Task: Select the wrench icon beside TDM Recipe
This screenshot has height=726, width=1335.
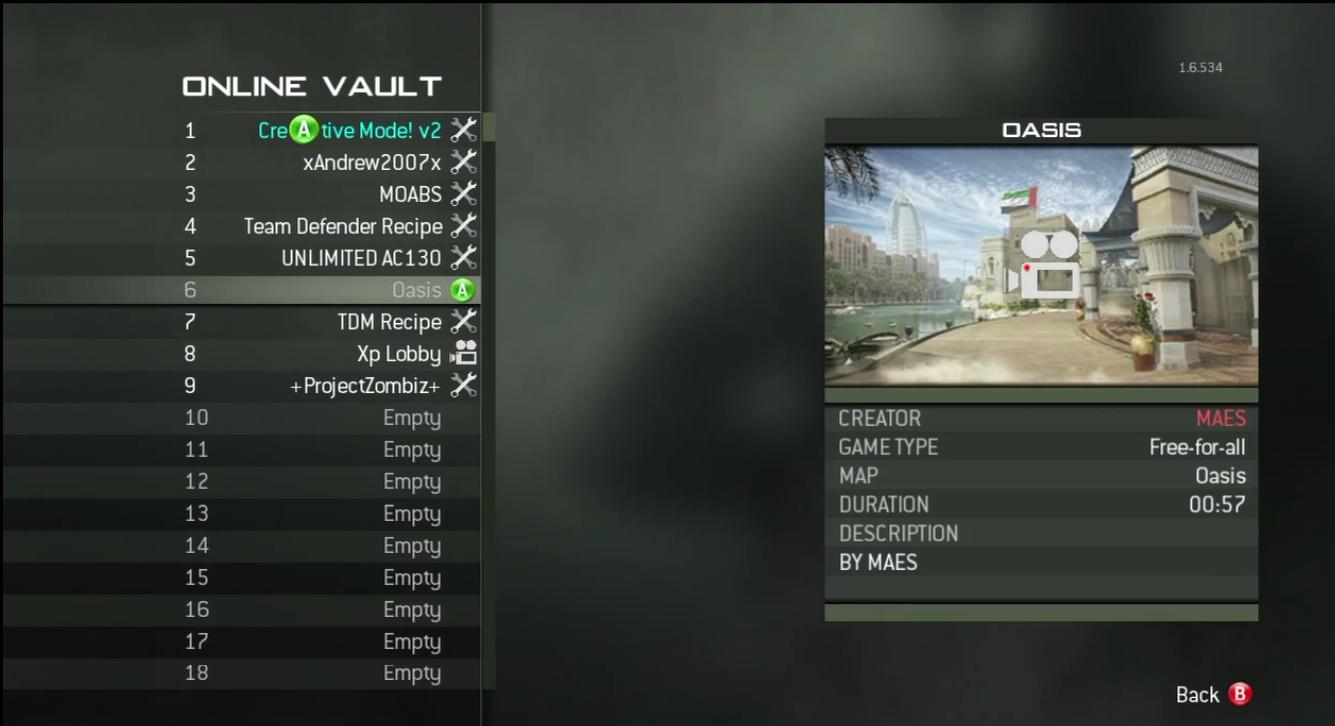Action: tap(462, 321)
